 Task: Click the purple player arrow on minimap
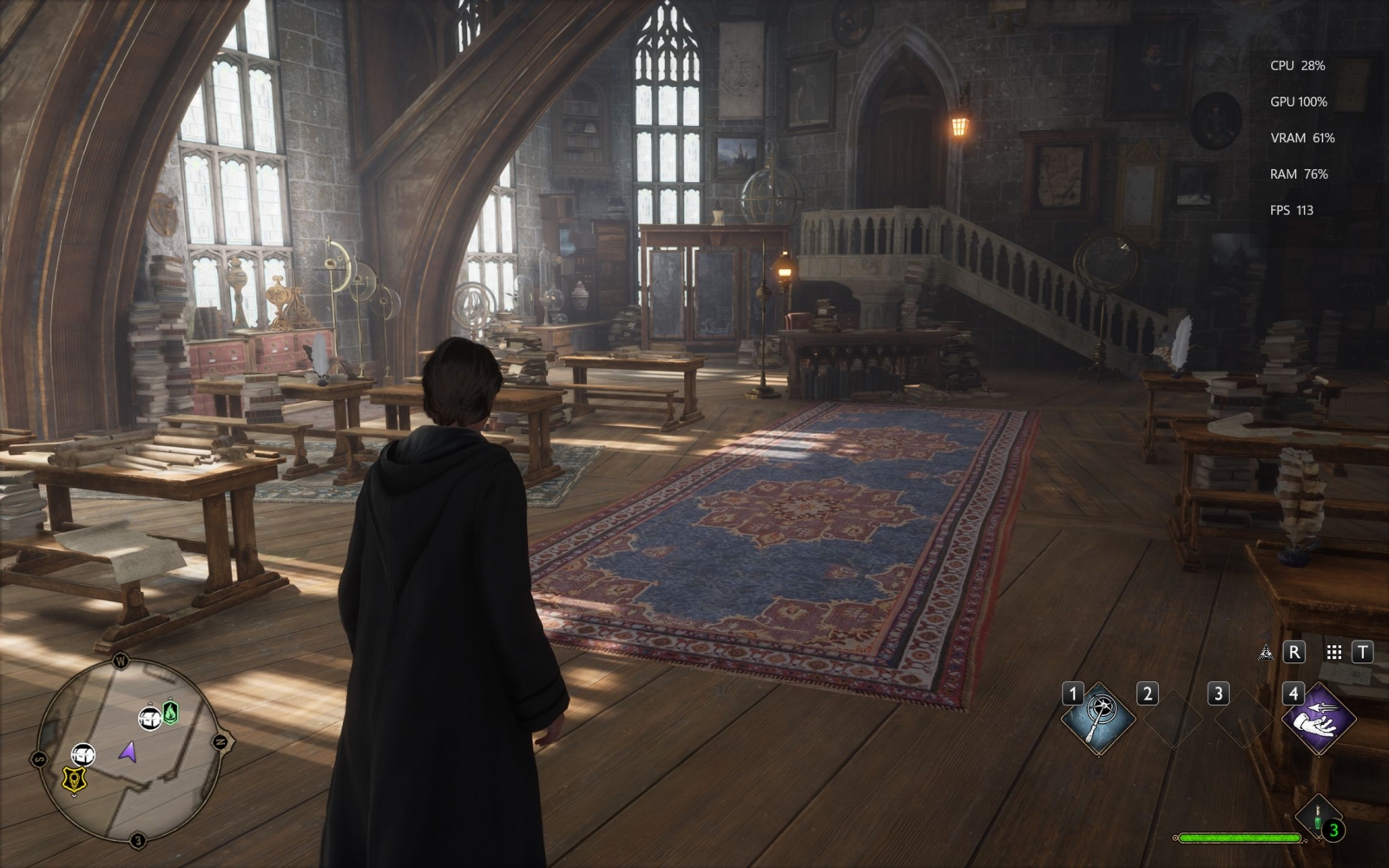pos(128,752)
